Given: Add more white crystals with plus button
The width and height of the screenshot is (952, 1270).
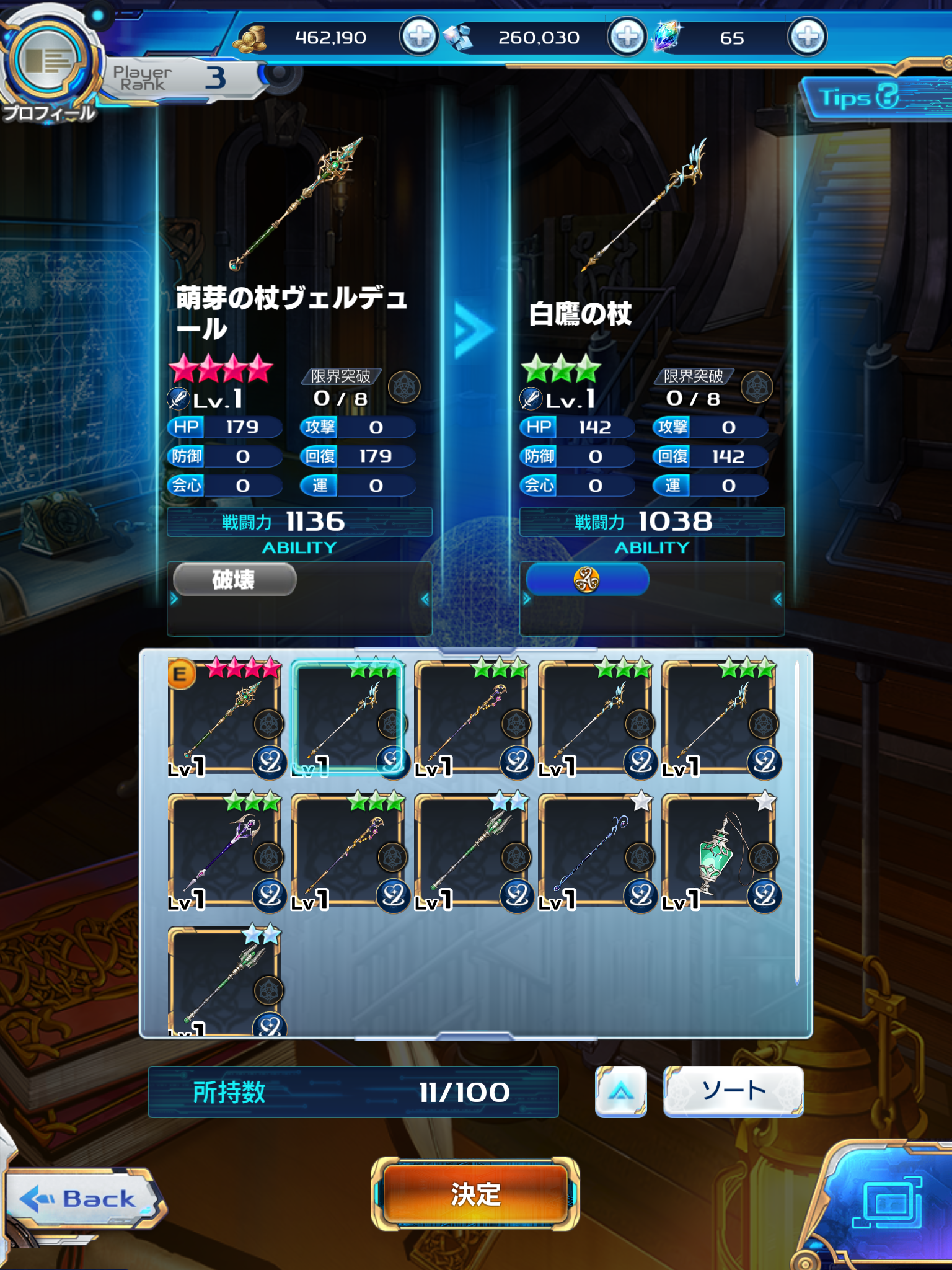Looking at the screenshot, I should [x=627, y=37].
